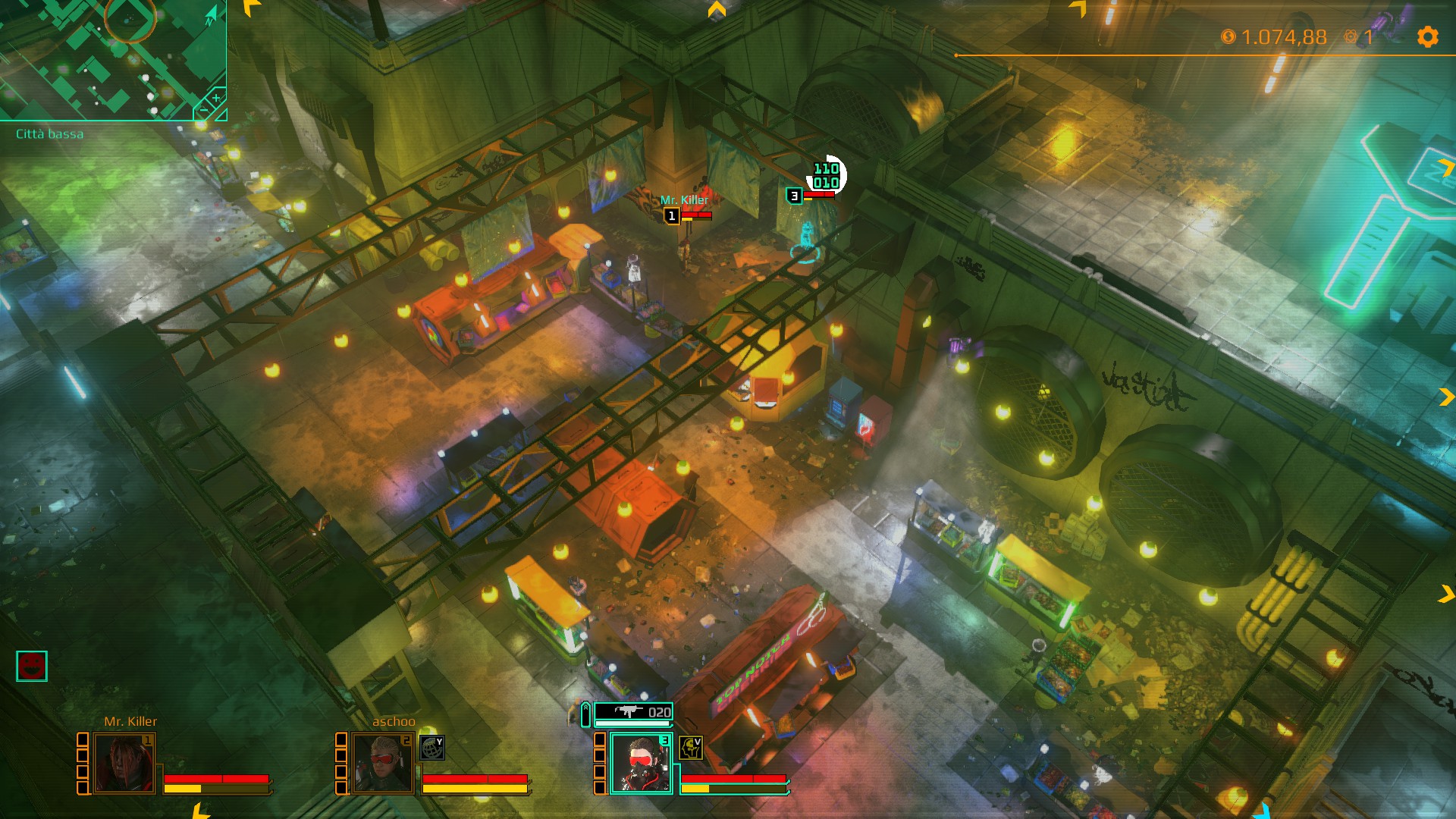The width and height of the screenshot is (1456, 819).
Task: Select the SMG weapon icon in the ammo display
Action: (x=629, y=711)
